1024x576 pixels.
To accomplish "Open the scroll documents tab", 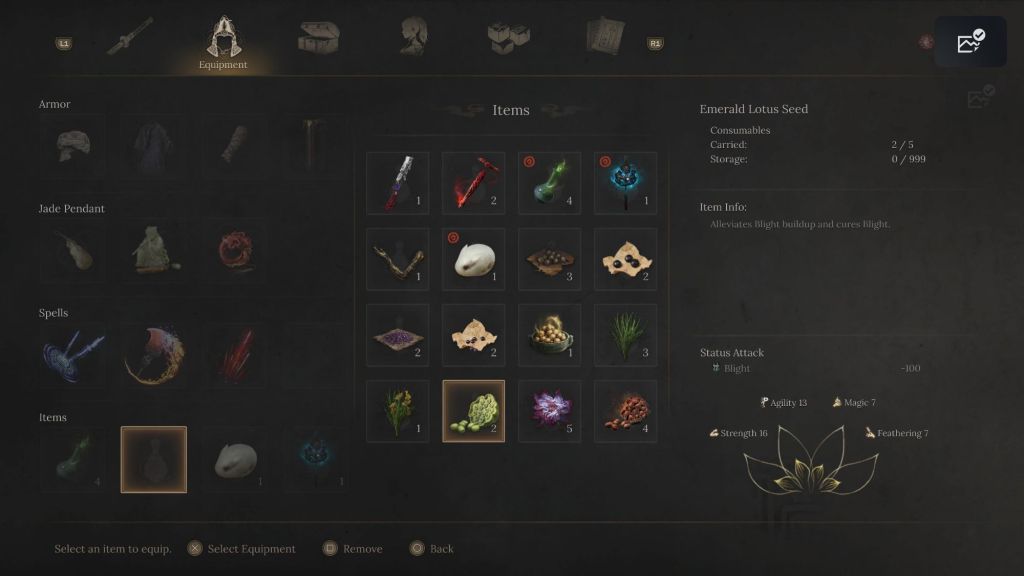I will [604, 38].
